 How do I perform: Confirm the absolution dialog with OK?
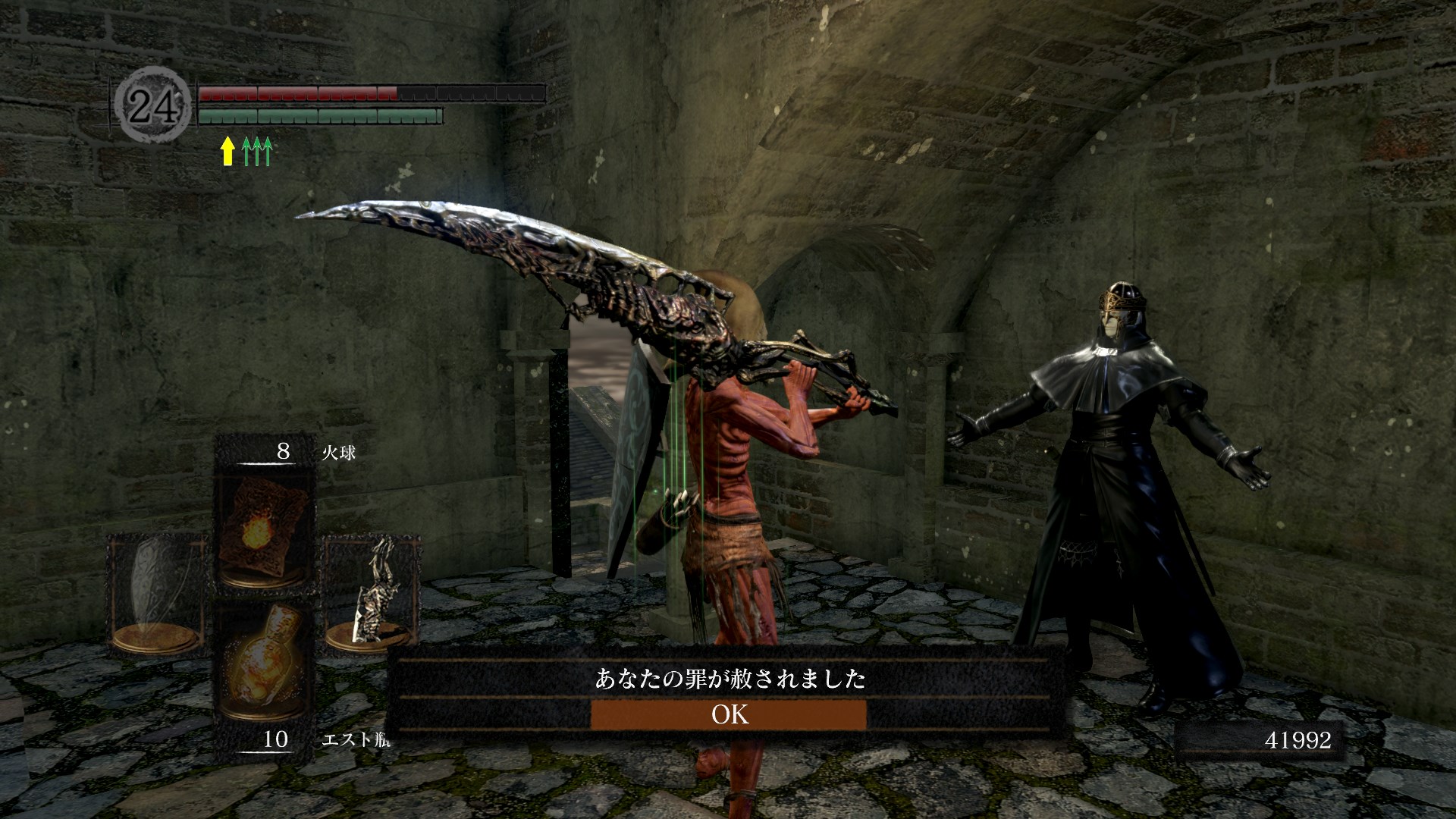pos(728,714)
